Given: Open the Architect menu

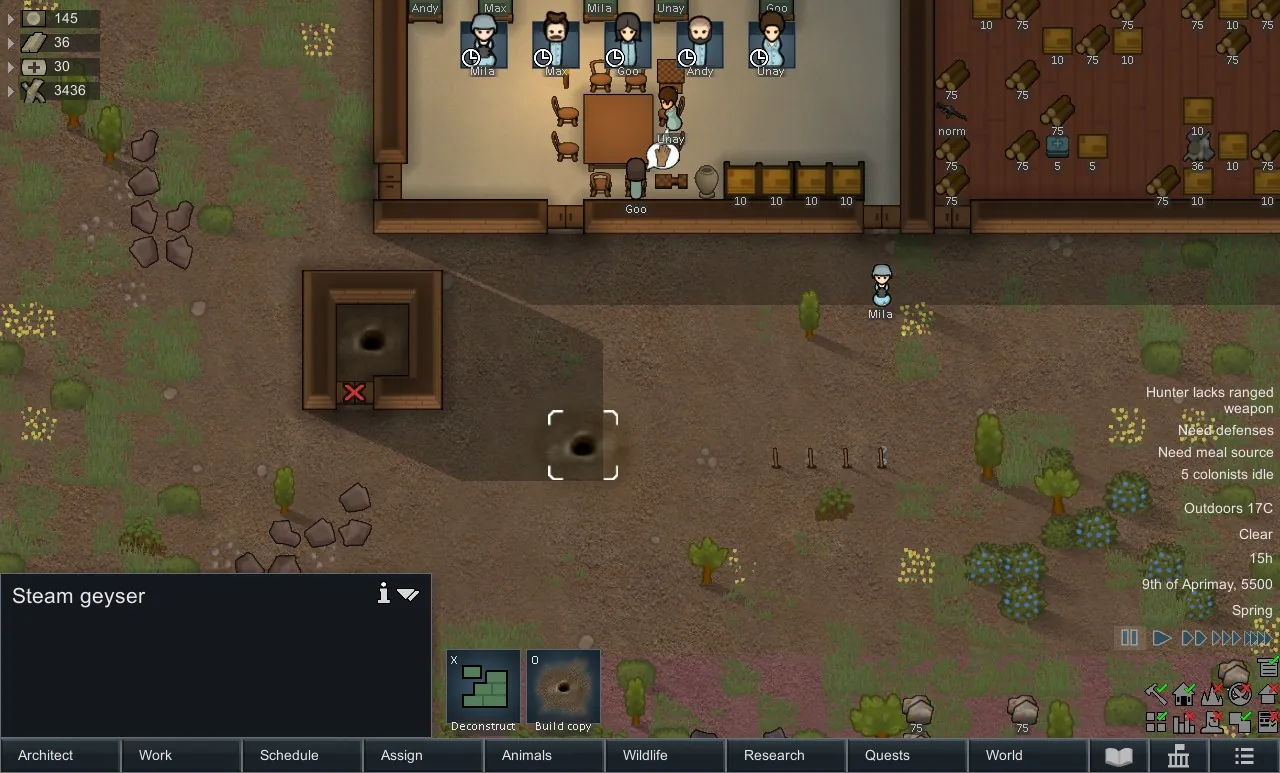Looking at the screenshot, I should click(60, 755).
